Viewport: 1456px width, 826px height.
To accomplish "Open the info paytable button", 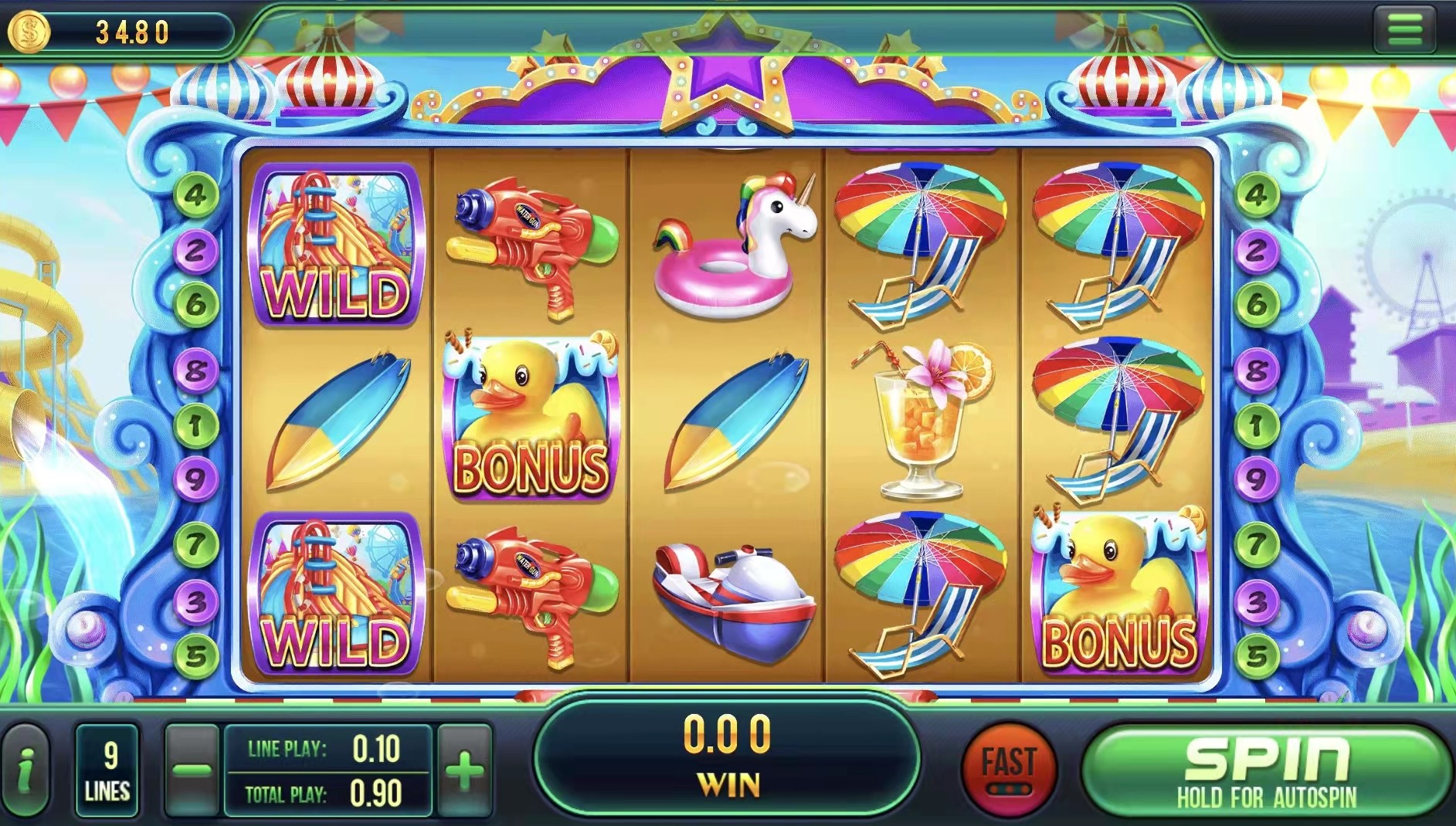I will point(25,770).
